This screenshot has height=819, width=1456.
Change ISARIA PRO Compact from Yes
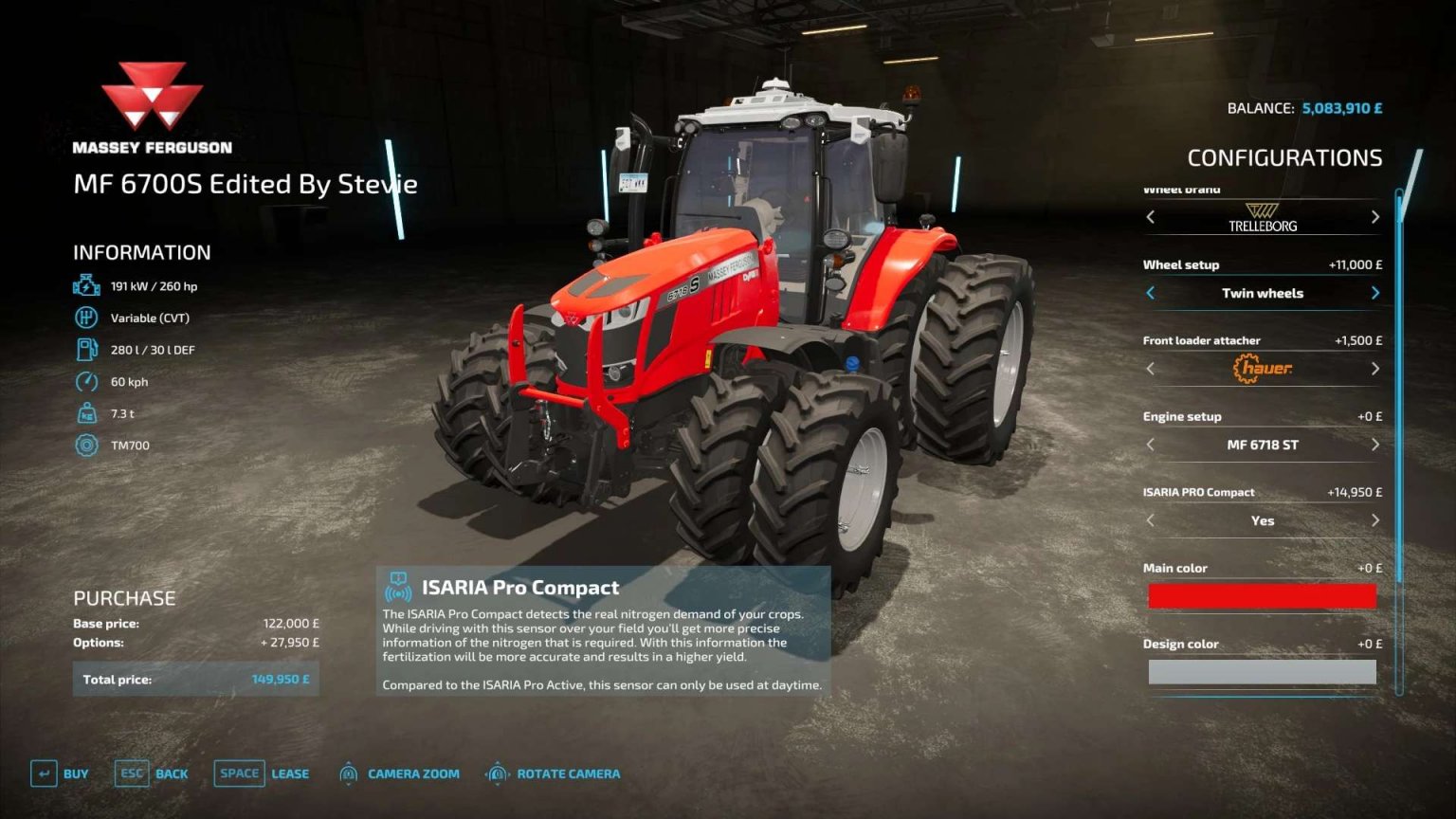(1374, 520)
